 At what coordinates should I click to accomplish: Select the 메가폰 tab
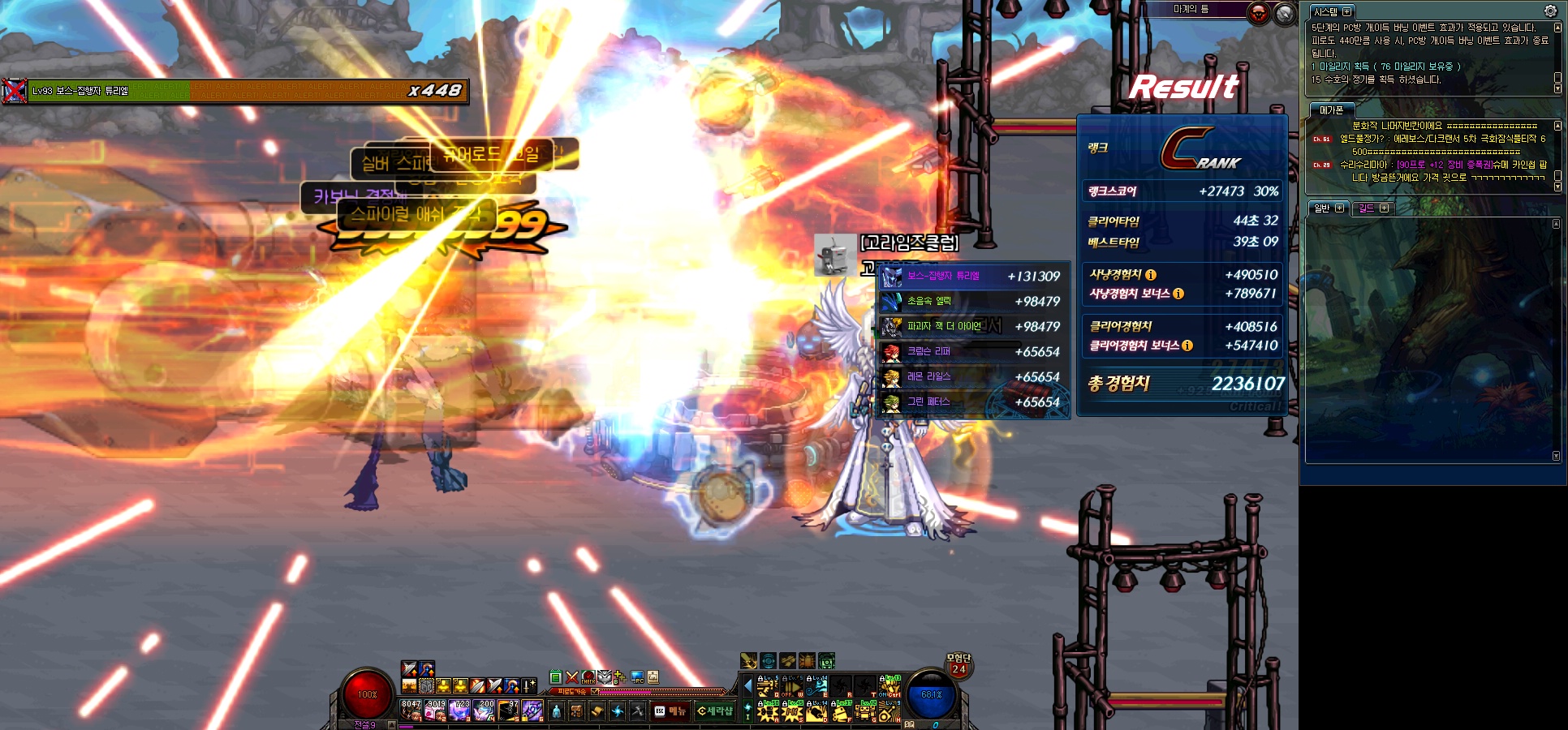click(x=1331, y=110)
